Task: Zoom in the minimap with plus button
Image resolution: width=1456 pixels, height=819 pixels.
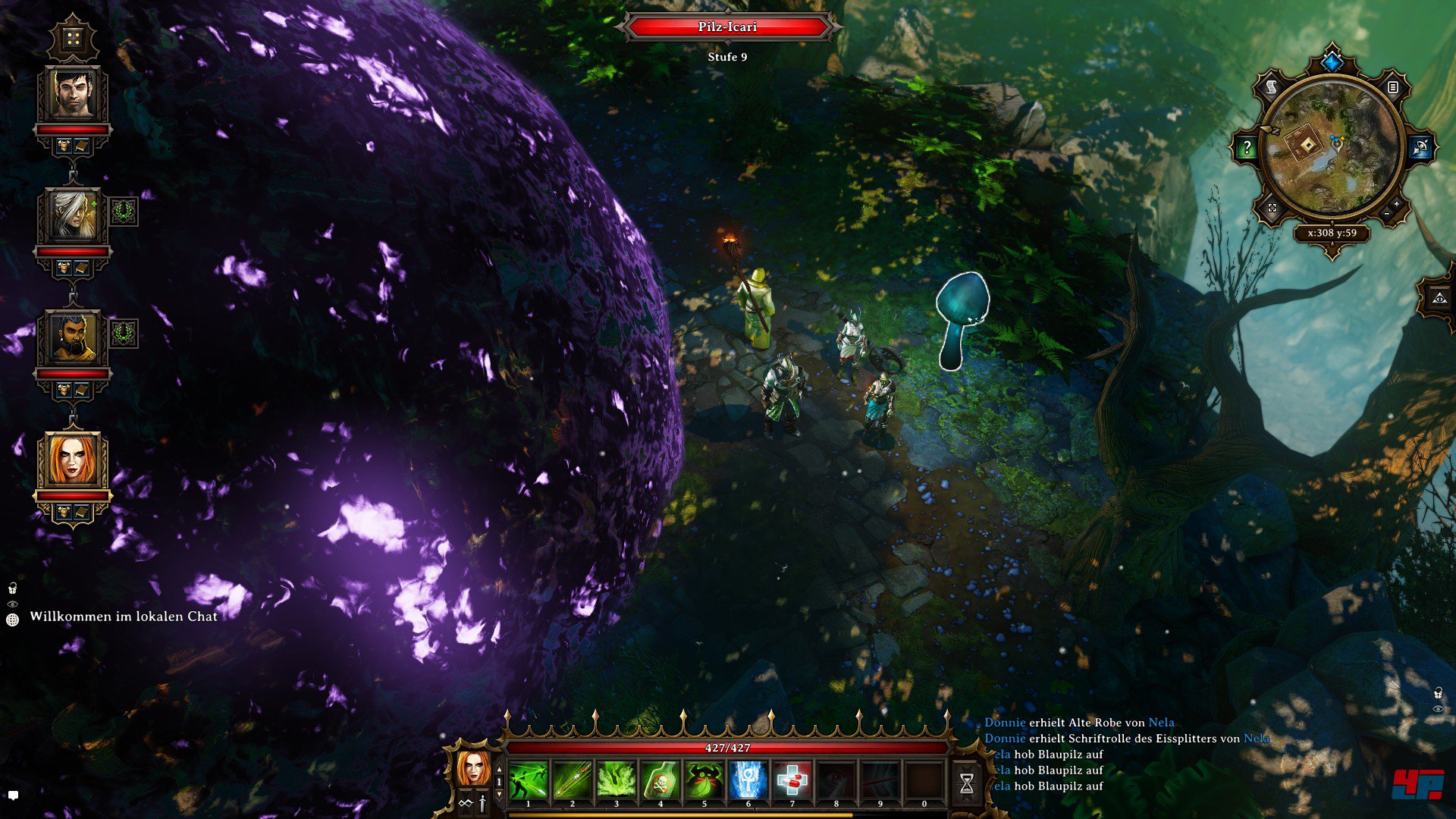Action: coord(1397,205)
